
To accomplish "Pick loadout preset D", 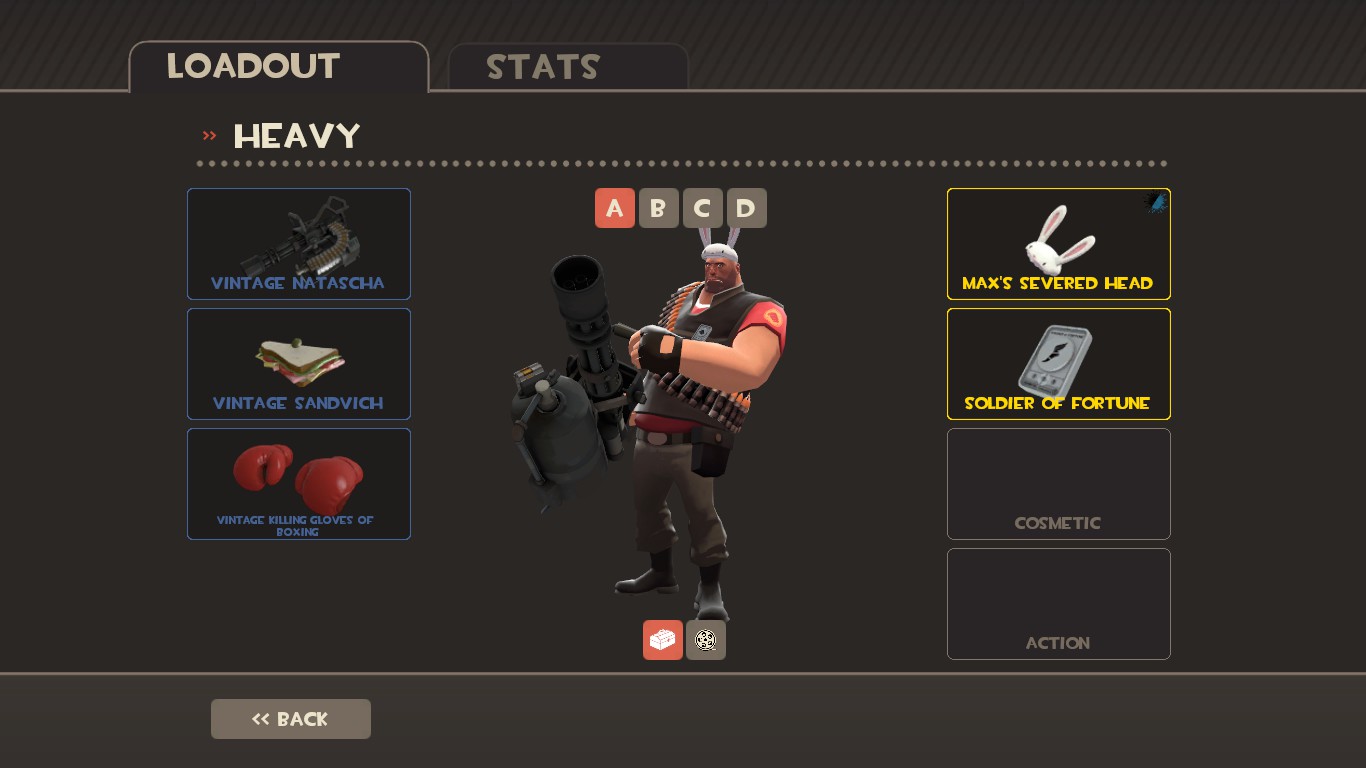I will [746, 208].
